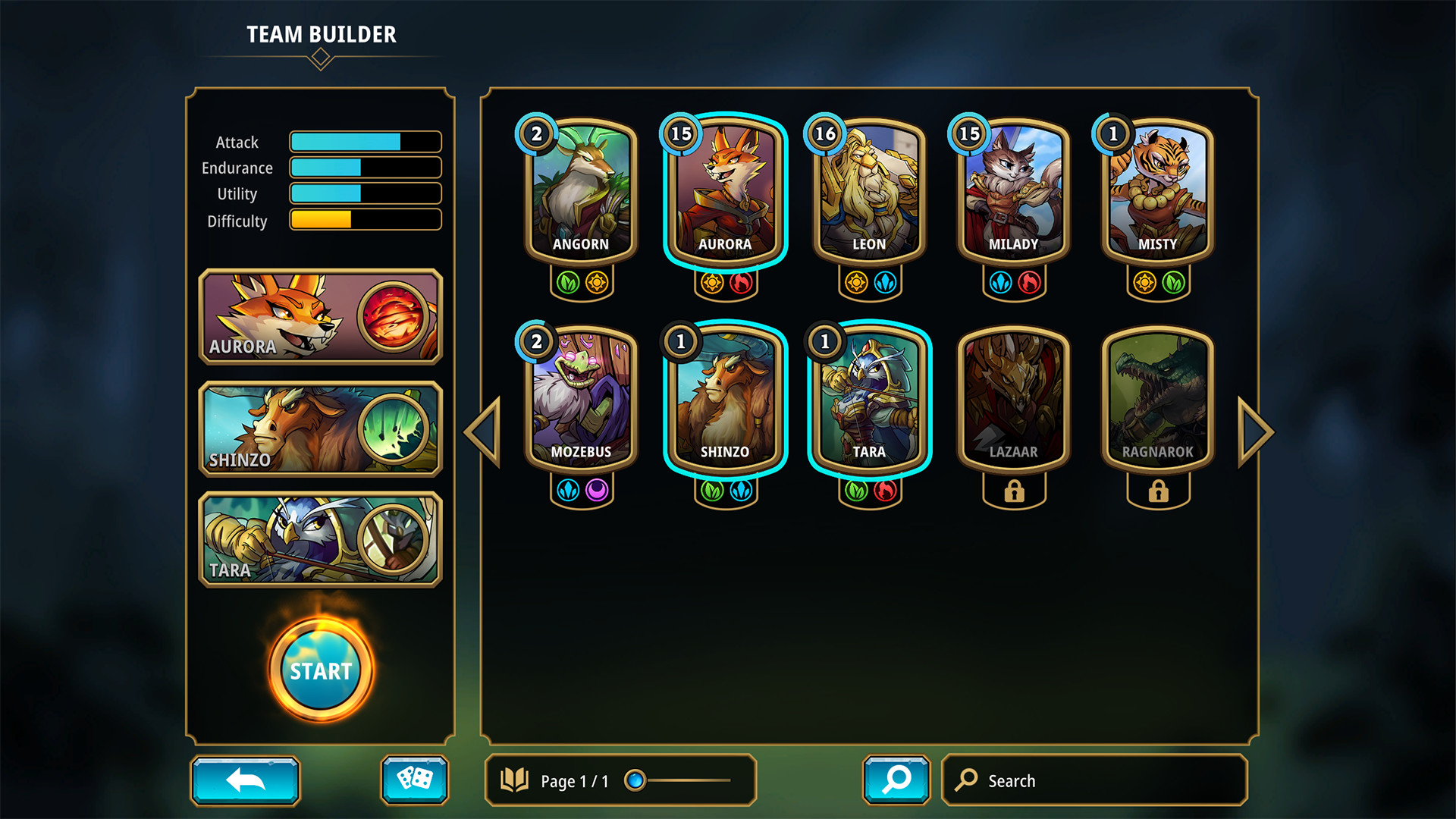The height and width of the screenshot is (819, 1456).
Task: Pick the Mozebus hero card
Action: [581, 398]
